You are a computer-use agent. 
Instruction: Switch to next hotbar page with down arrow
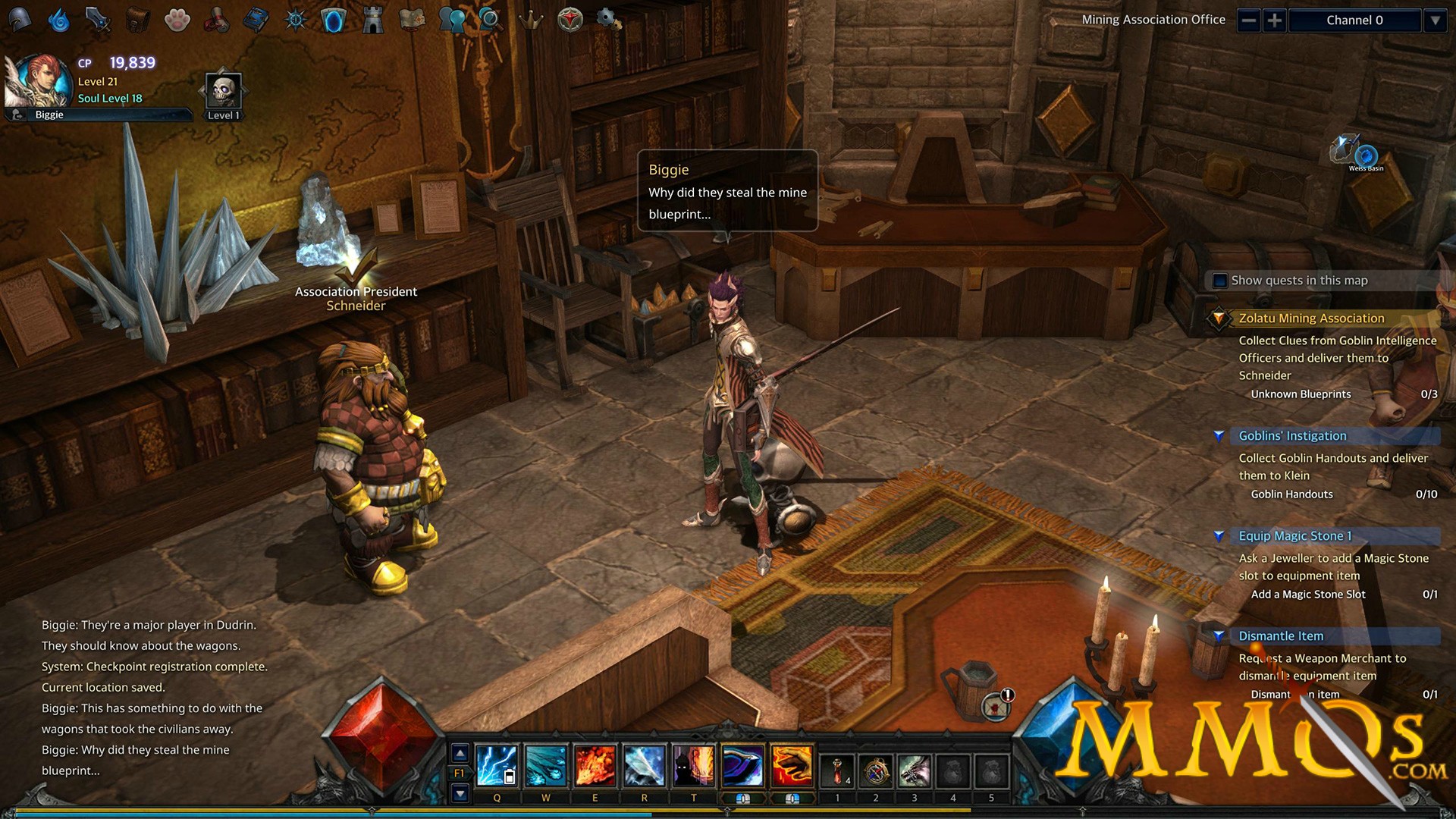click(x=460, y=793)
